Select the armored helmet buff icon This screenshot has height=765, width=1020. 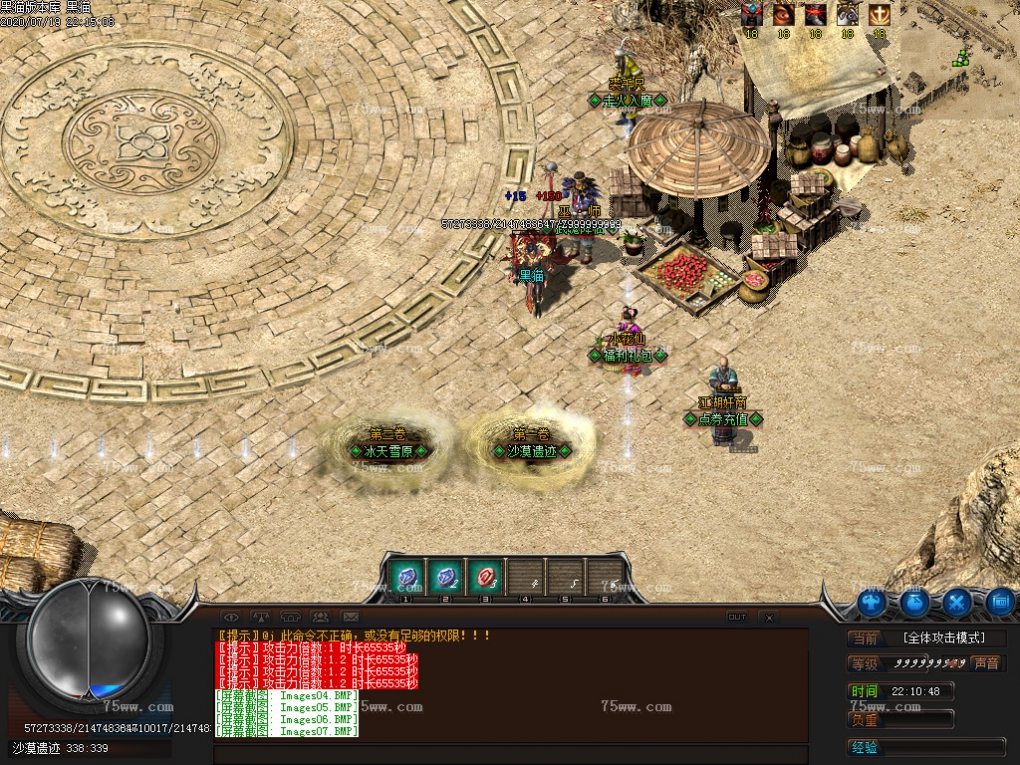[752, 15]
